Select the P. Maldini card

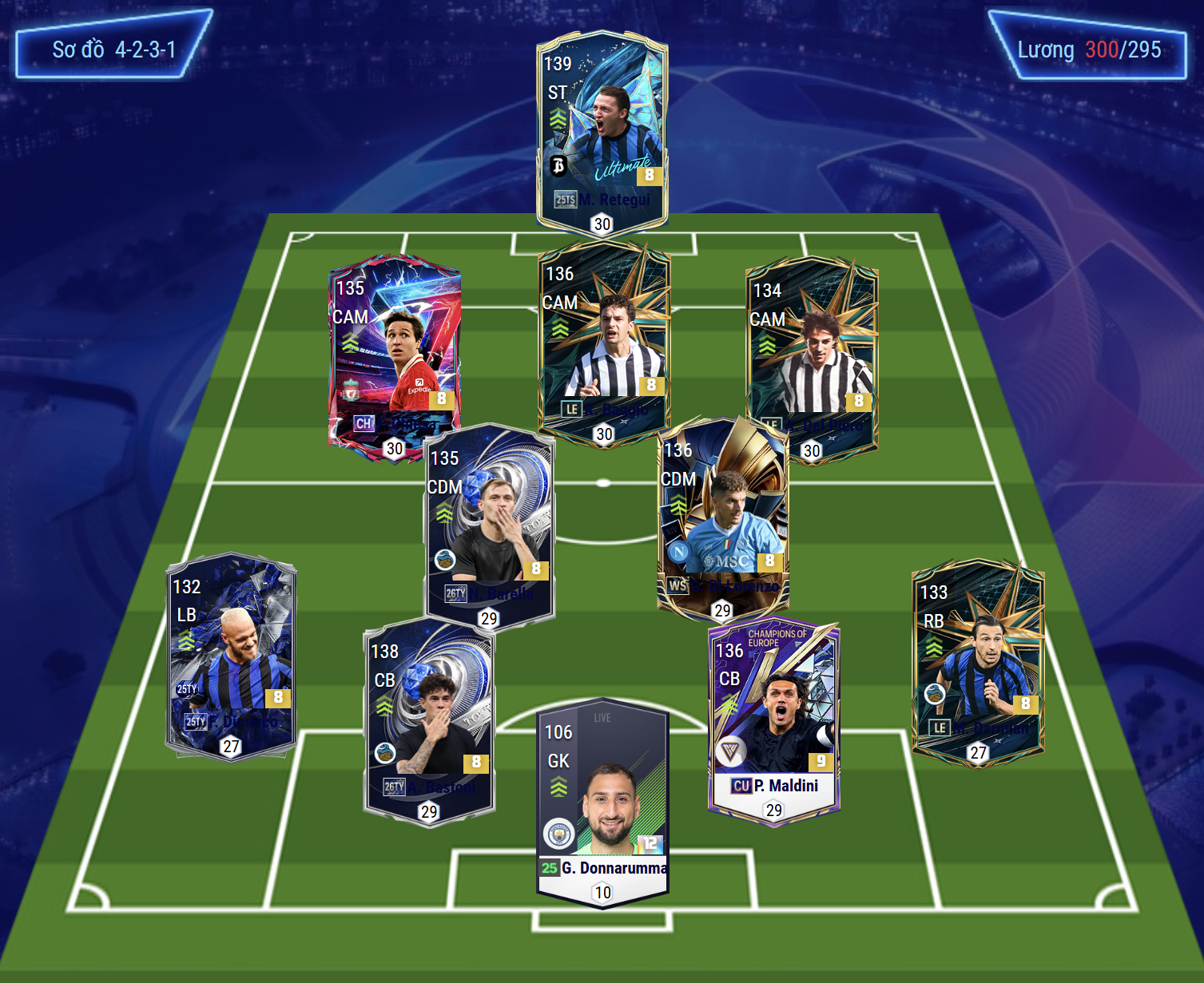pos(773,719)
